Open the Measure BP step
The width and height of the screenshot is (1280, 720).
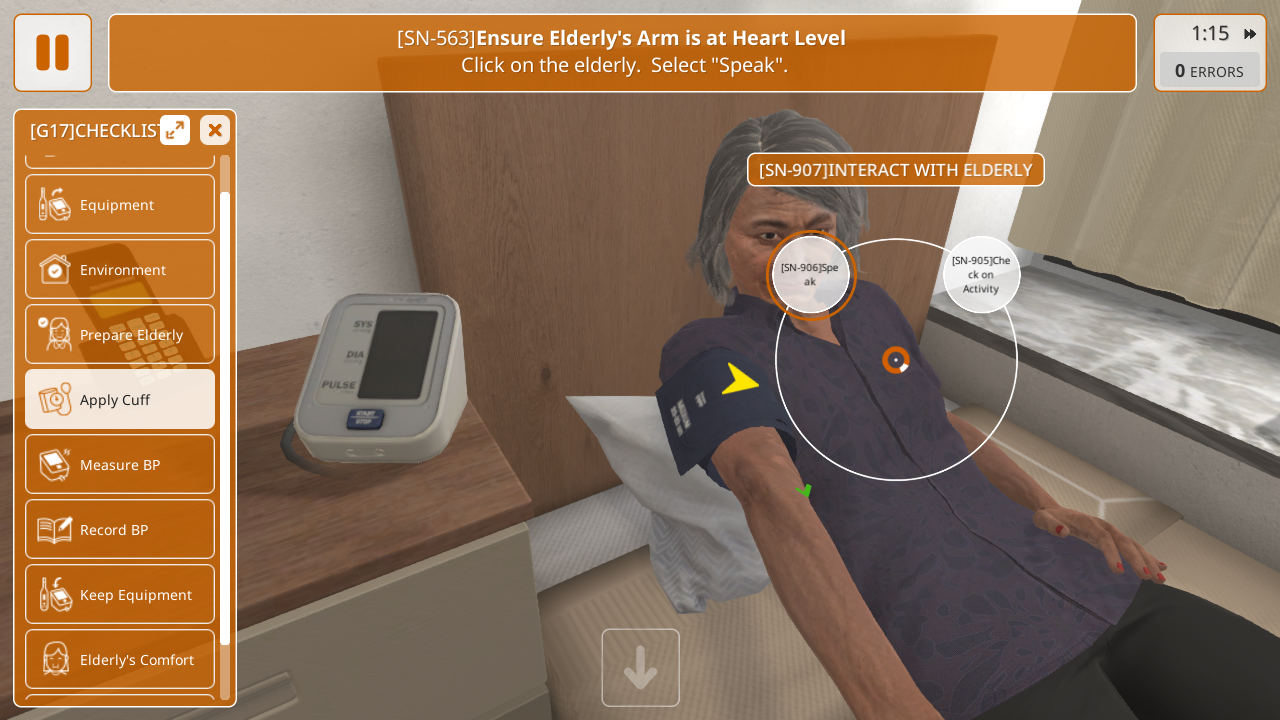(120, 464)
